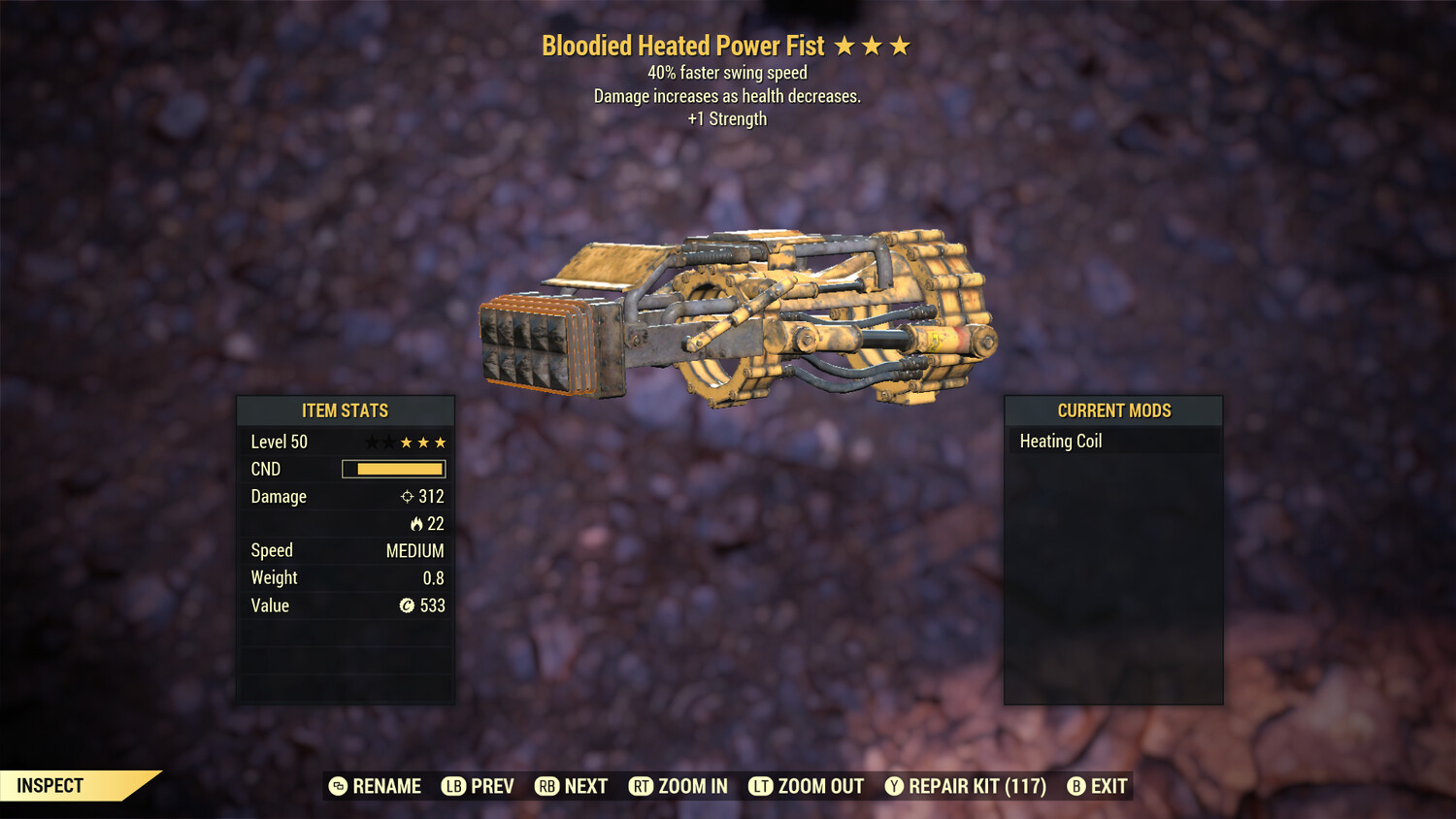Select the LT Zoom Out icon
The height and width of the screenshot is (819, 1456).
point(761,786)
